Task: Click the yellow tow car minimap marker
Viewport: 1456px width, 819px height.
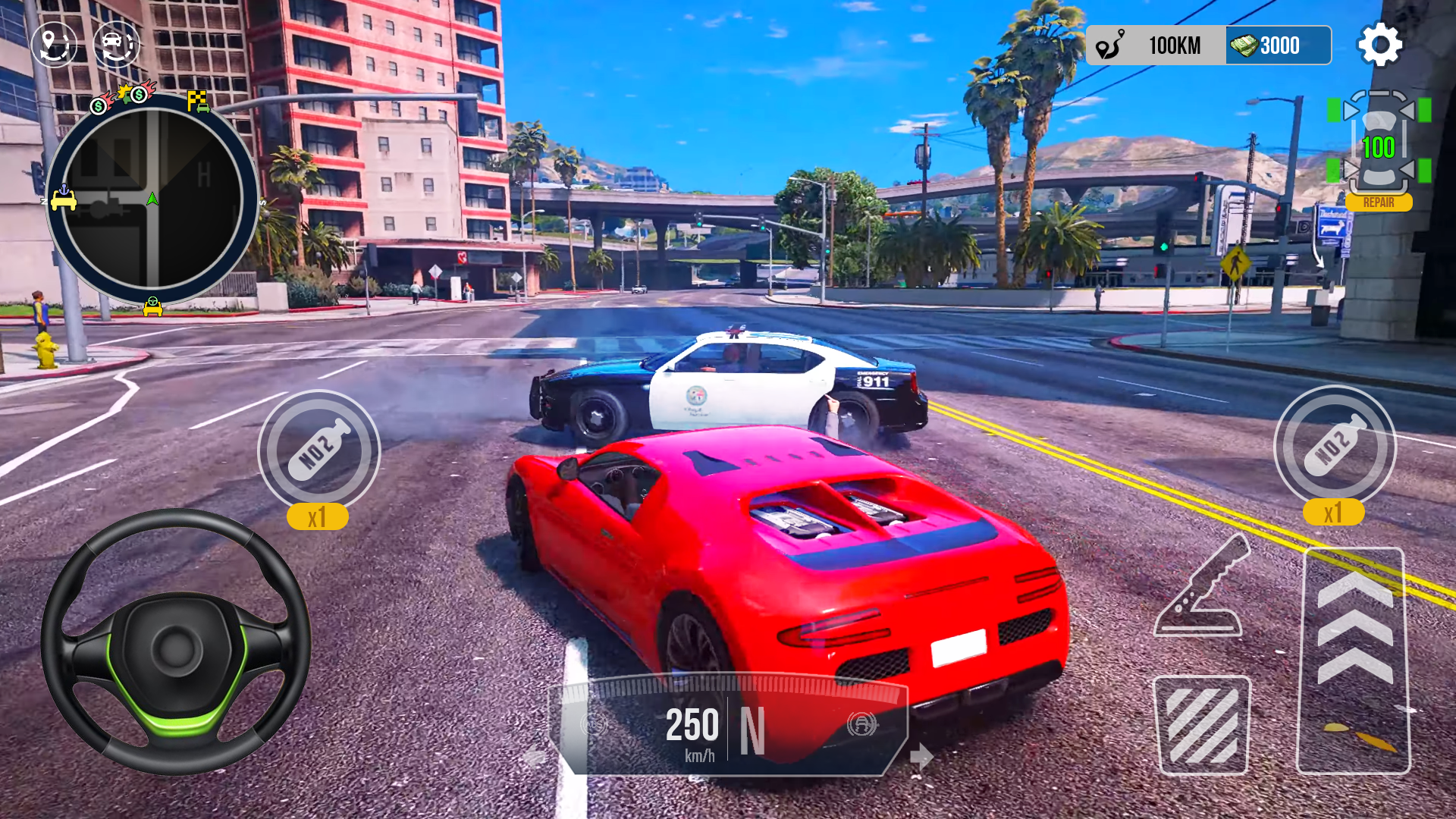Action: pos(64,199)
